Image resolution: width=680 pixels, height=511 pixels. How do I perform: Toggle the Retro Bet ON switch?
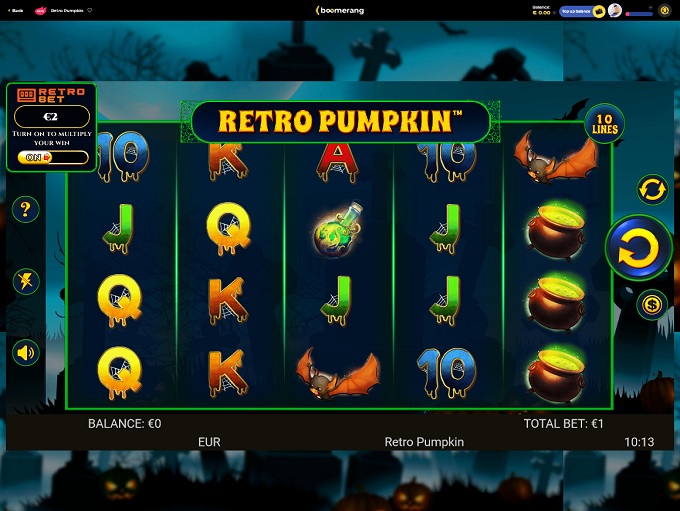(53, 157)
